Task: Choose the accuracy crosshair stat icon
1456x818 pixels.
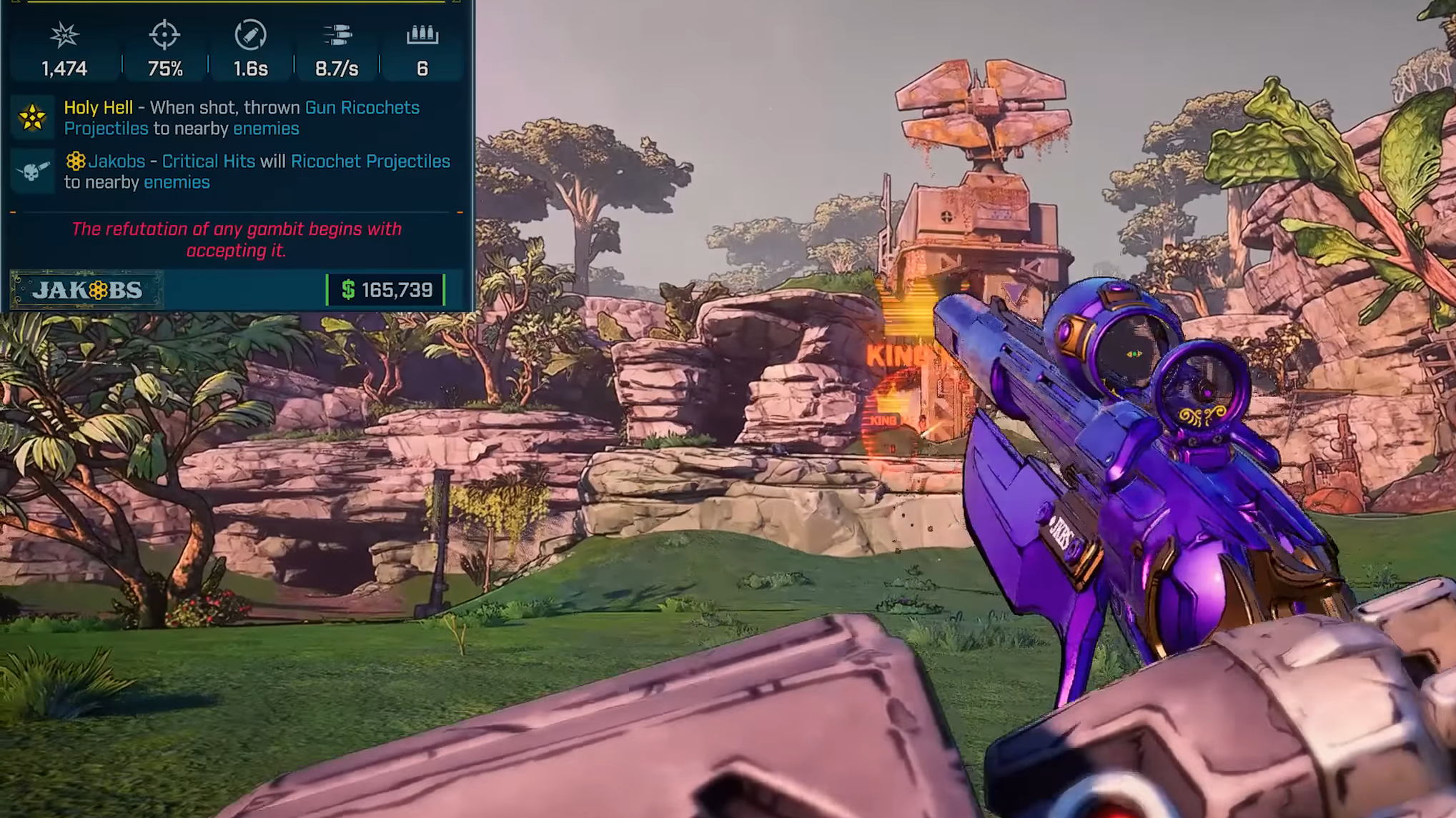Action: point(164,34)
